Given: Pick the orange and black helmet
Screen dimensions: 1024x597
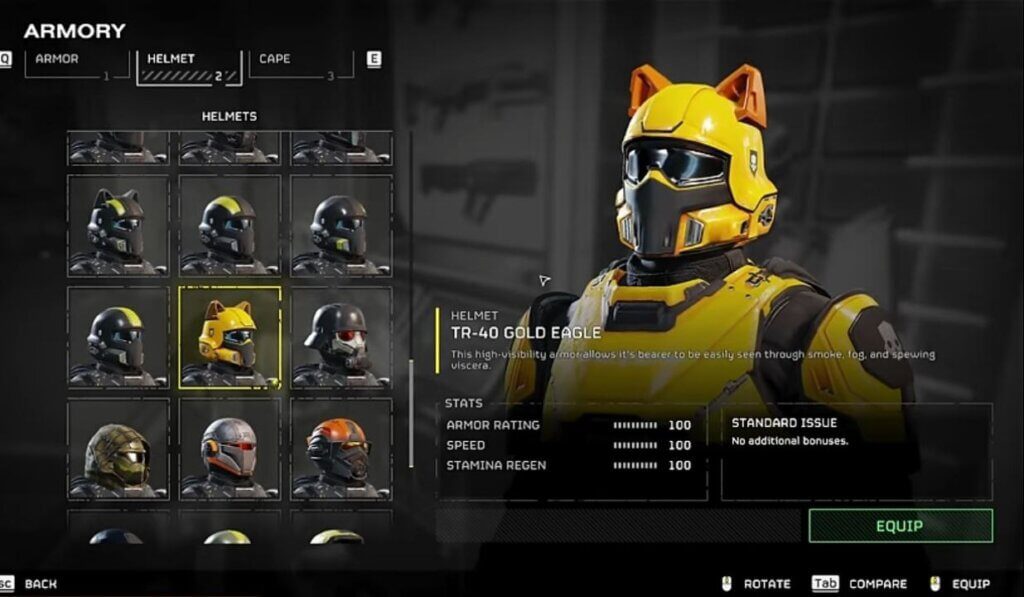Looking at the screenshot, I should coord(341,448).
